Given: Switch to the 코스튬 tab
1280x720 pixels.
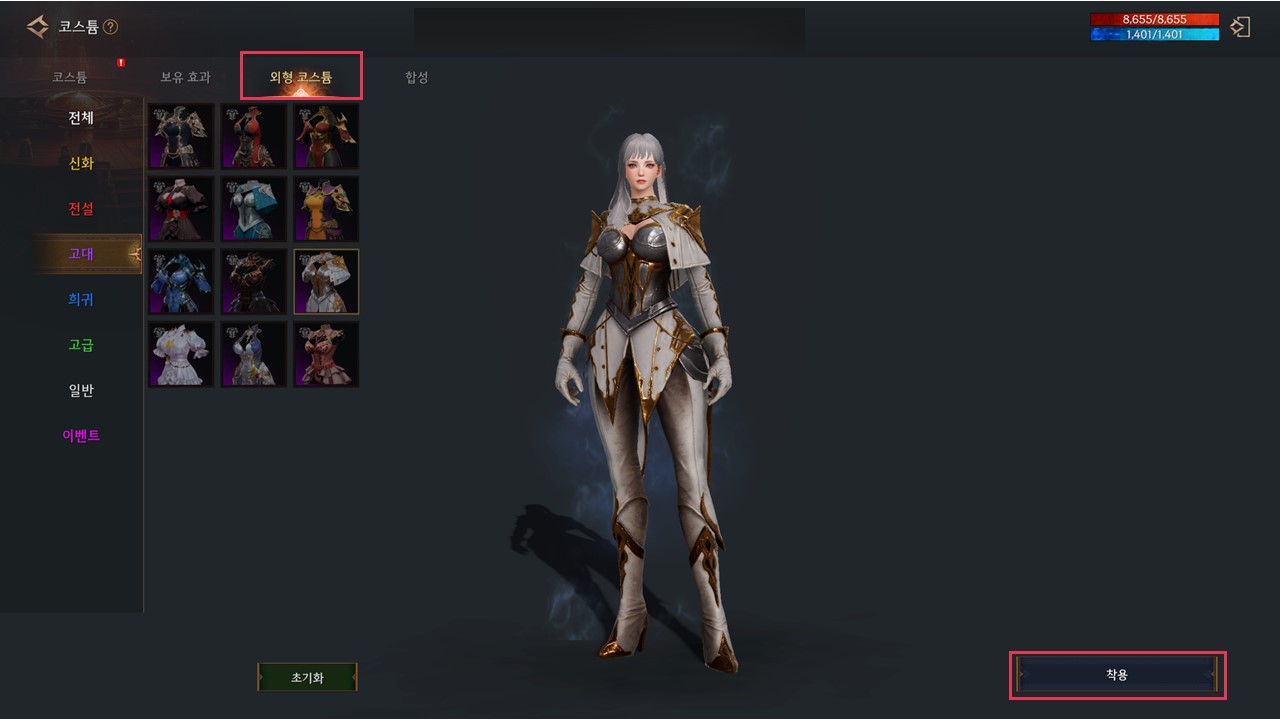Looking at the screenshot, I should [x=70, y=77].
